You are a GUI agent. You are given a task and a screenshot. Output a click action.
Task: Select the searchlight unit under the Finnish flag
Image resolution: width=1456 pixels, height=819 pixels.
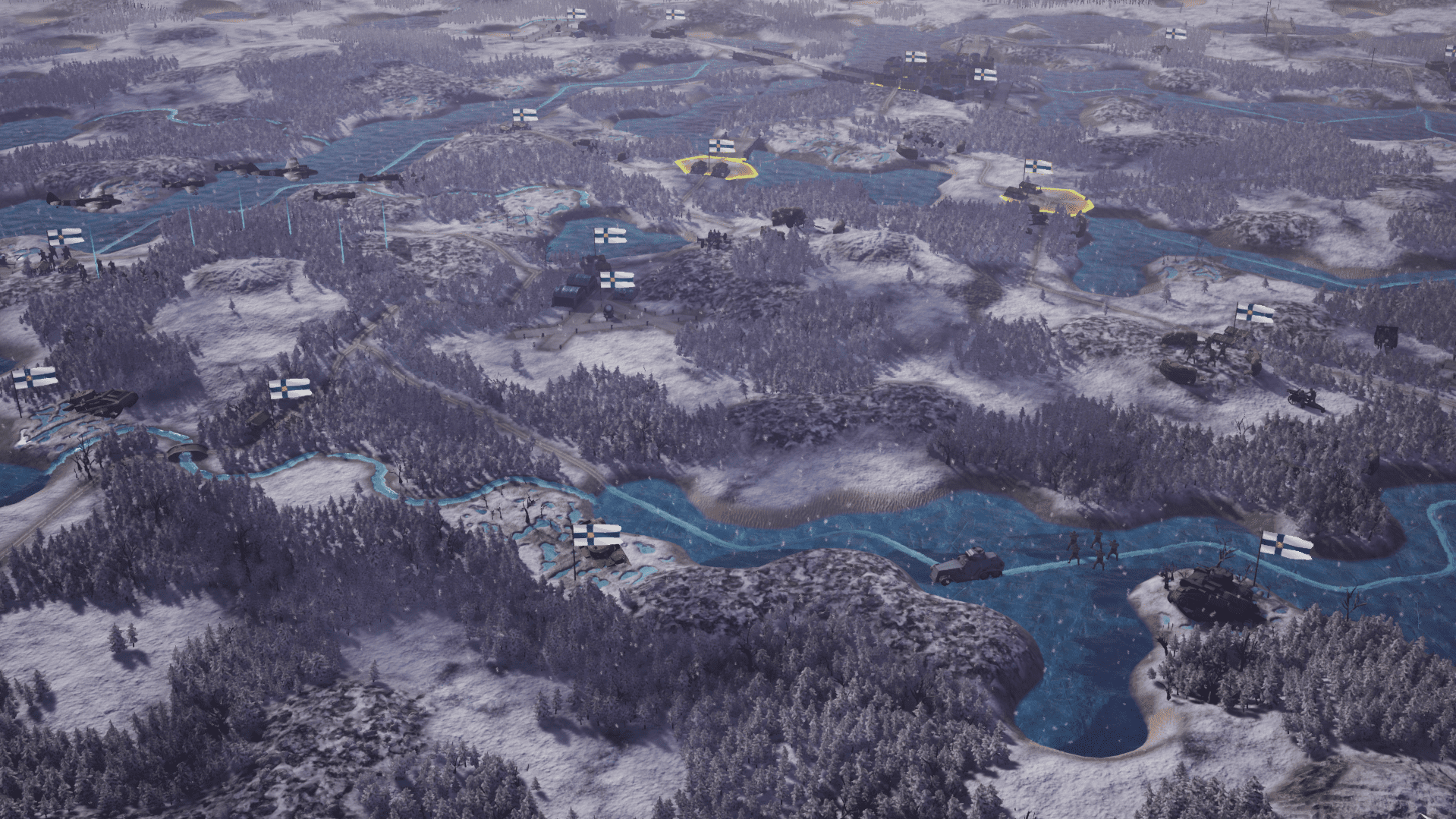coord(609,313)
